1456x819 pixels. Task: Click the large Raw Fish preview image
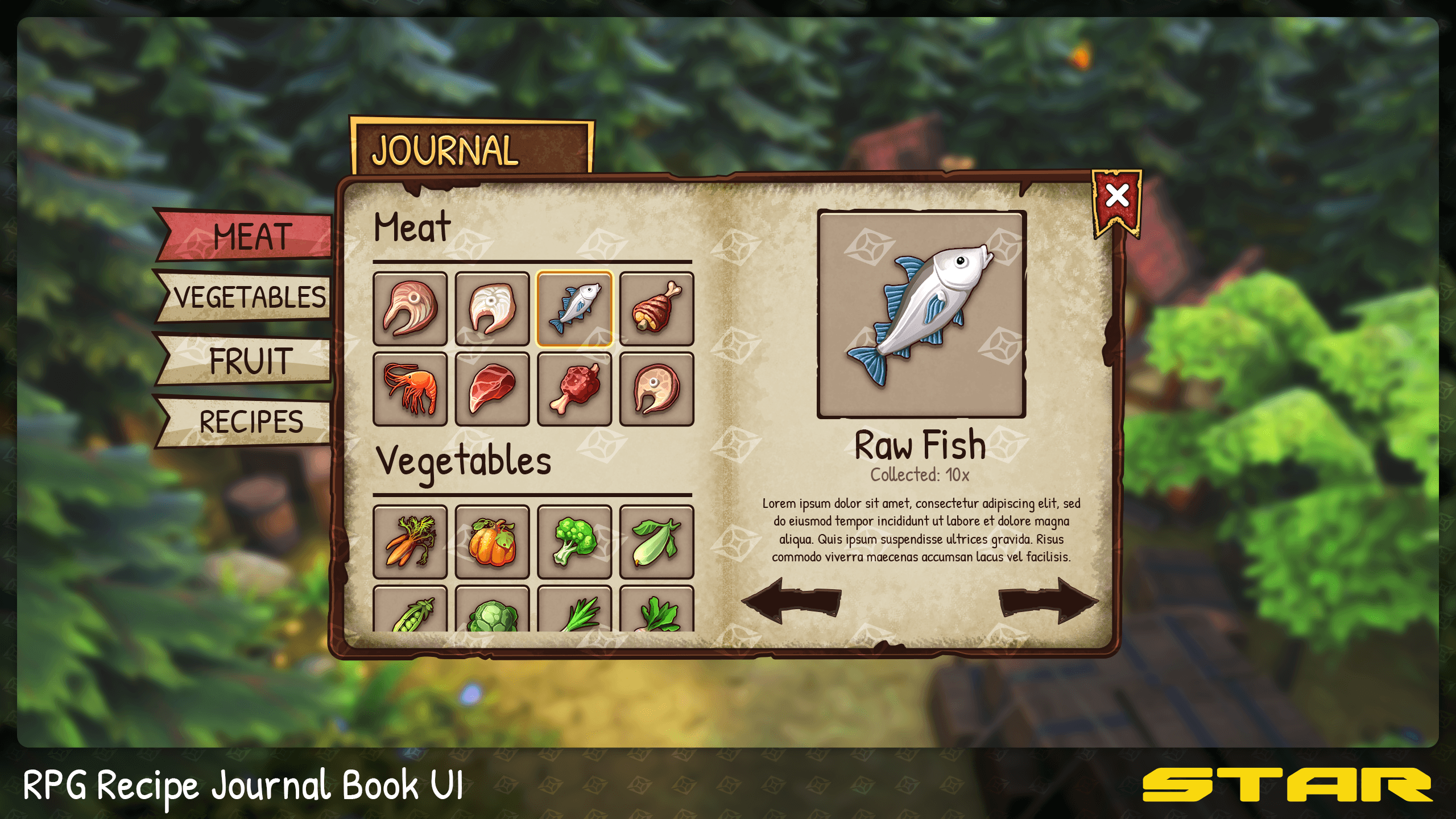click(921, 314)
